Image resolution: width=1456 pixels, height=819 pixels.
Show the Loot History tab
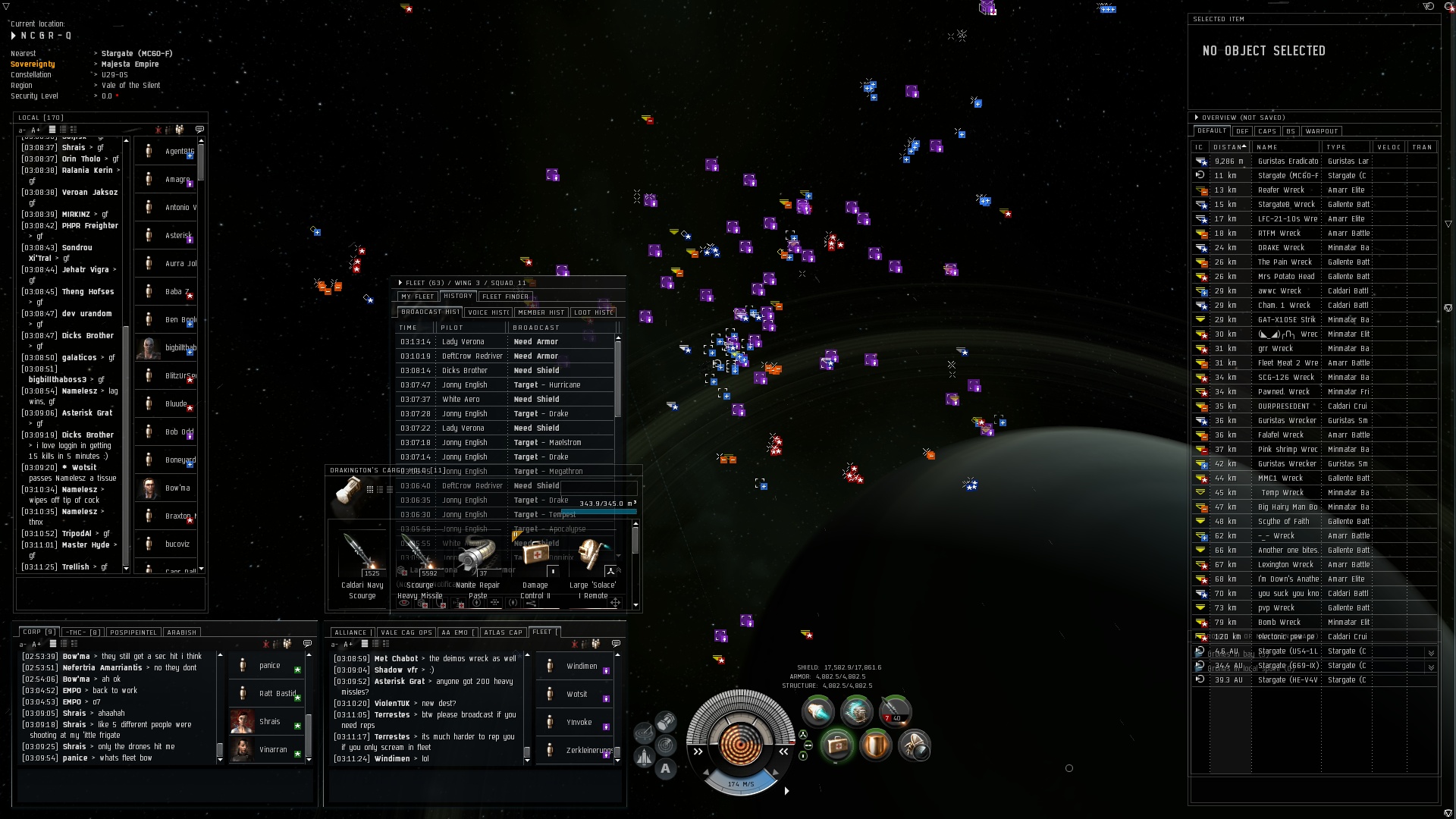[593, 312]
